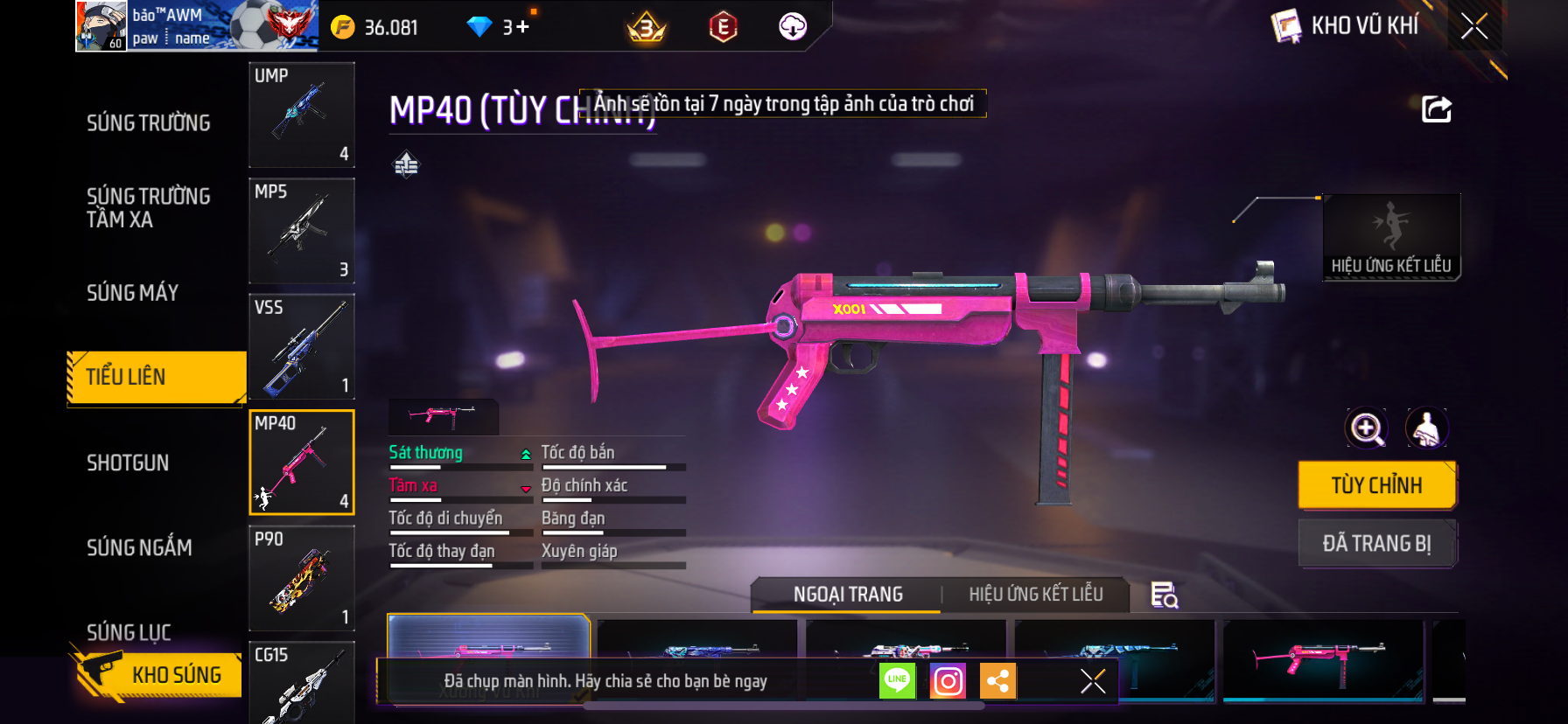This screenshot has height=724, width=1568.
Task: Zoom in with the magnifier icon
Action: [x=1367, y=428]
